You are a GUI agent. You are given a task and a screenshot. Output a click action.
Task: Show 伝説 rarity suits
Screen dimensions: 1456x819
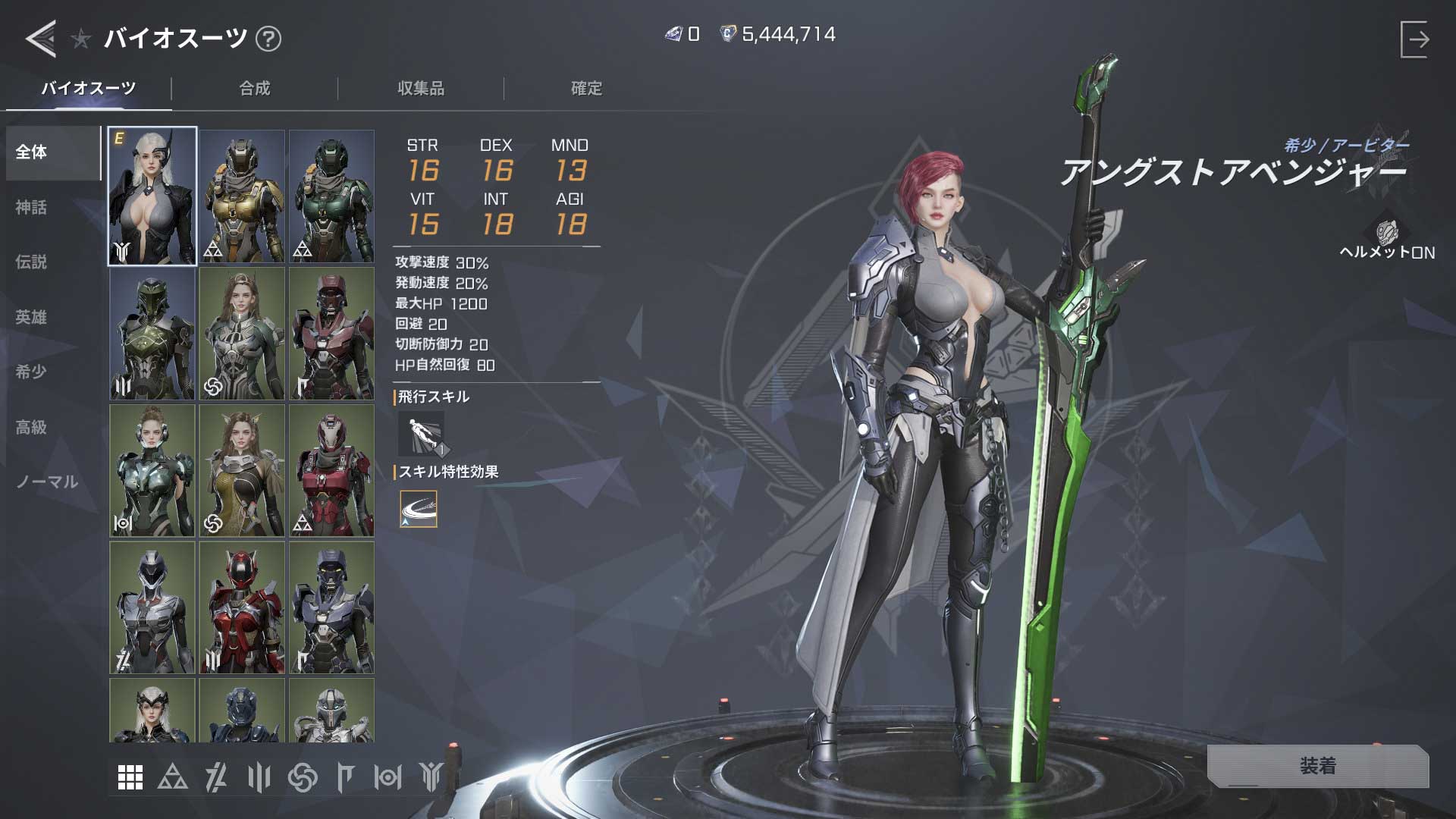coord(32,262)
